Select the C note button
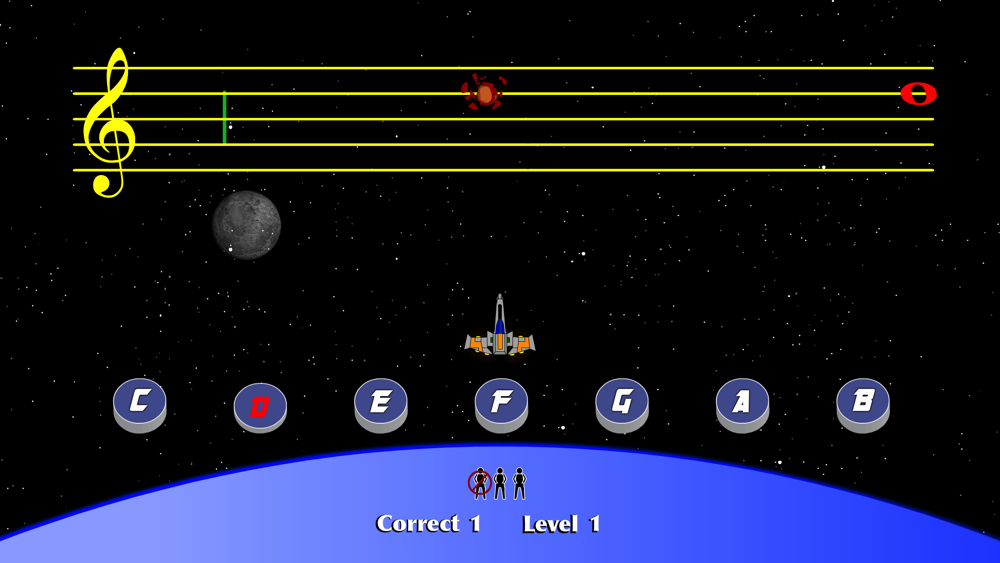This screenshot has height=563, width=1000. pos(140,402)
